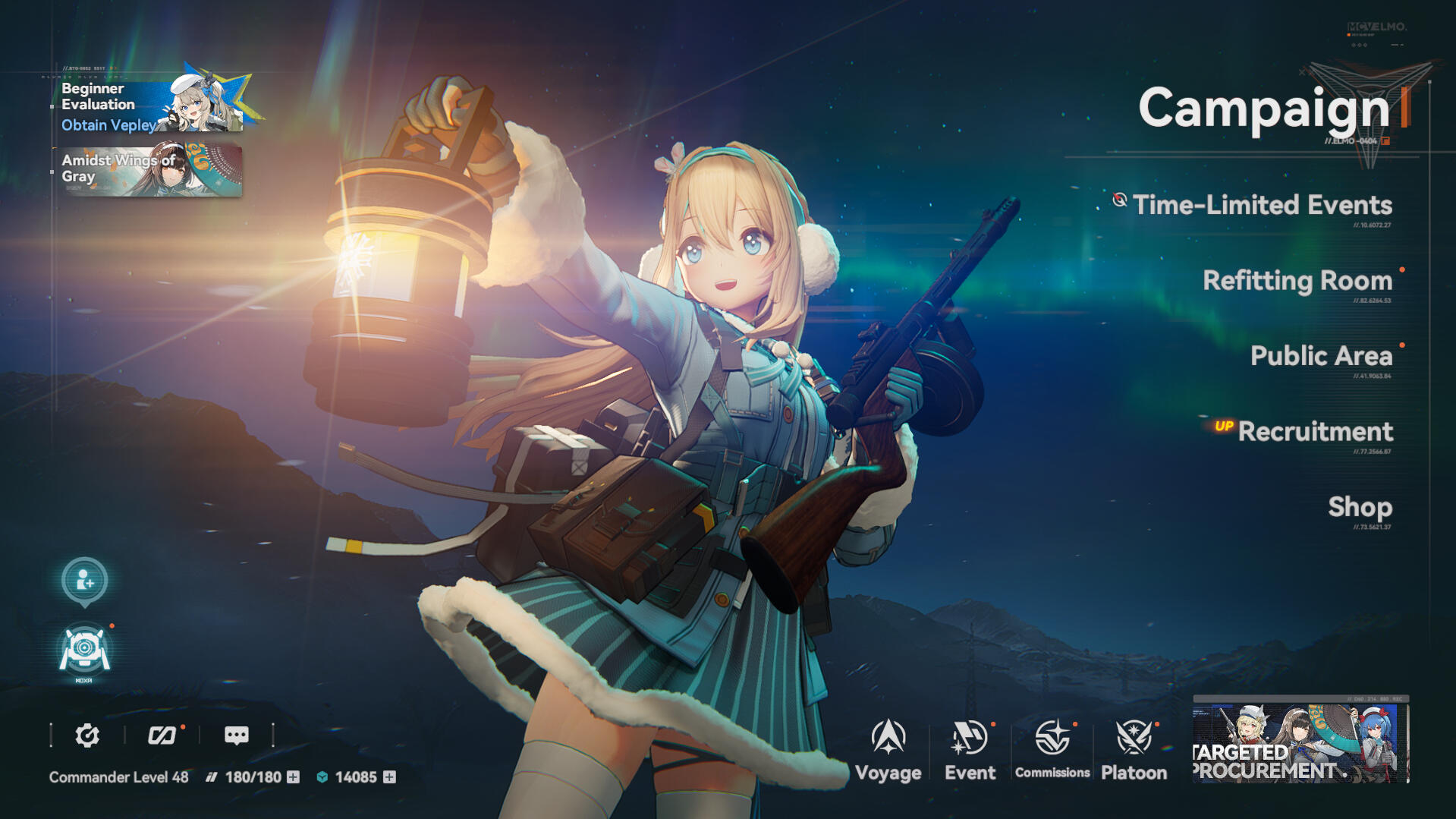Open the robot assistant icon
This screenshot has height=819, width=1456.
pos(84,650)
